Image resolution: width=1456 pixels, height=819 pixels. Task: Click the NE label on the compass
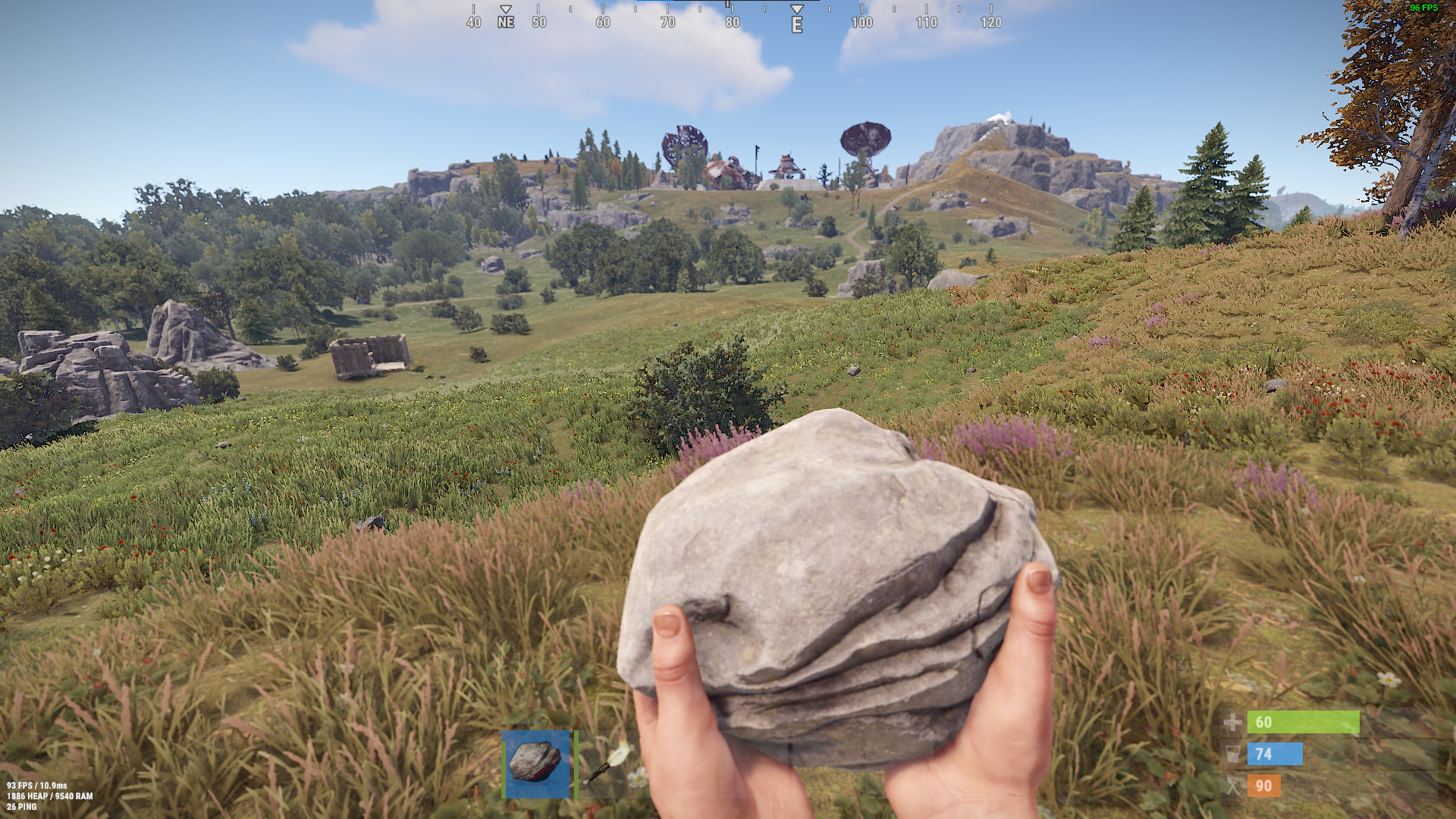click(x=504, y=23)
